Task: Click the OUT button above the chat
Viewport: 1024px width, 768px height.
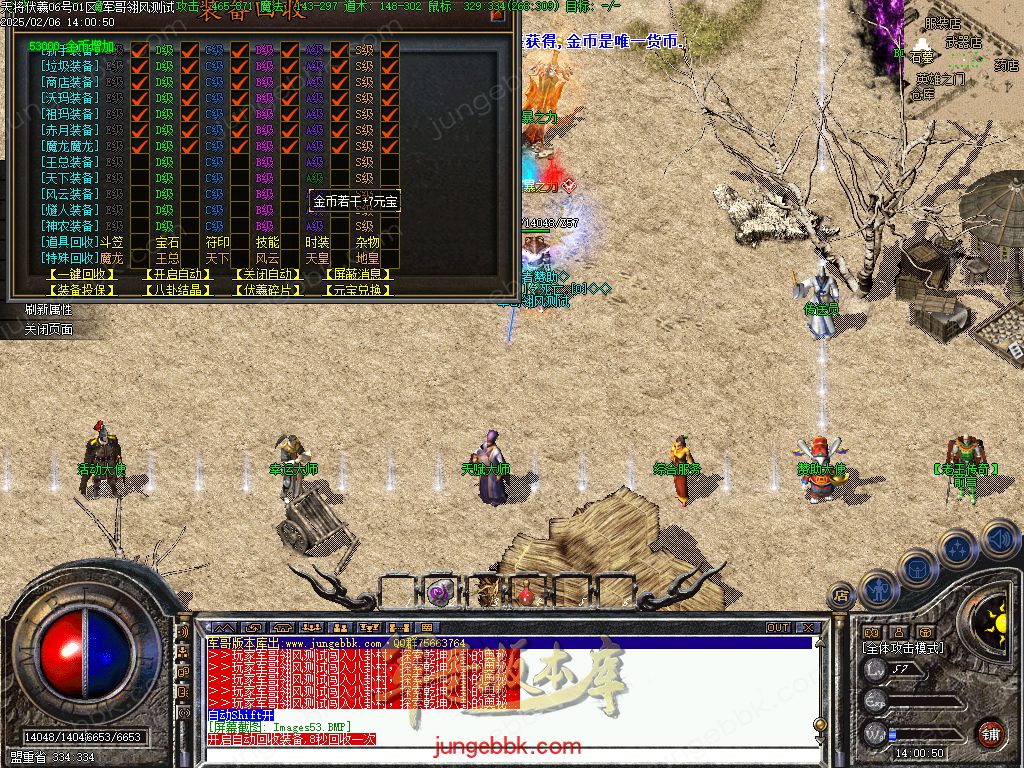Action: (777, 628)
